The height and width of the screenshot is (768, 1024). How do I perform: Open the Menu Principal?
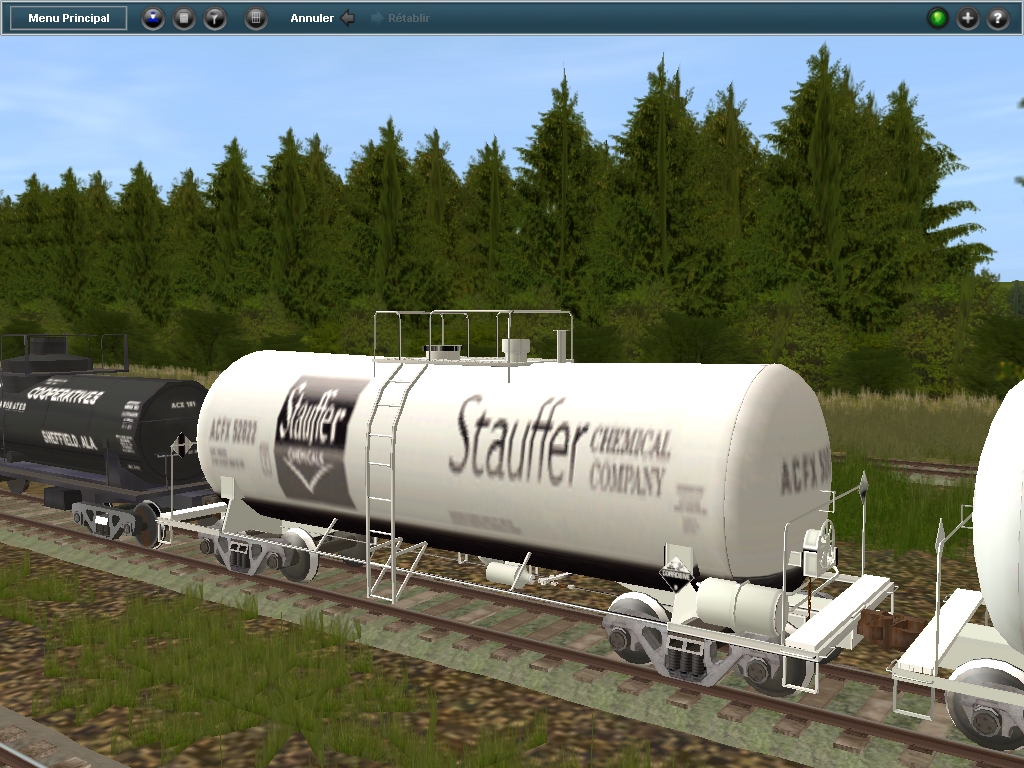(x=69, y=18)
